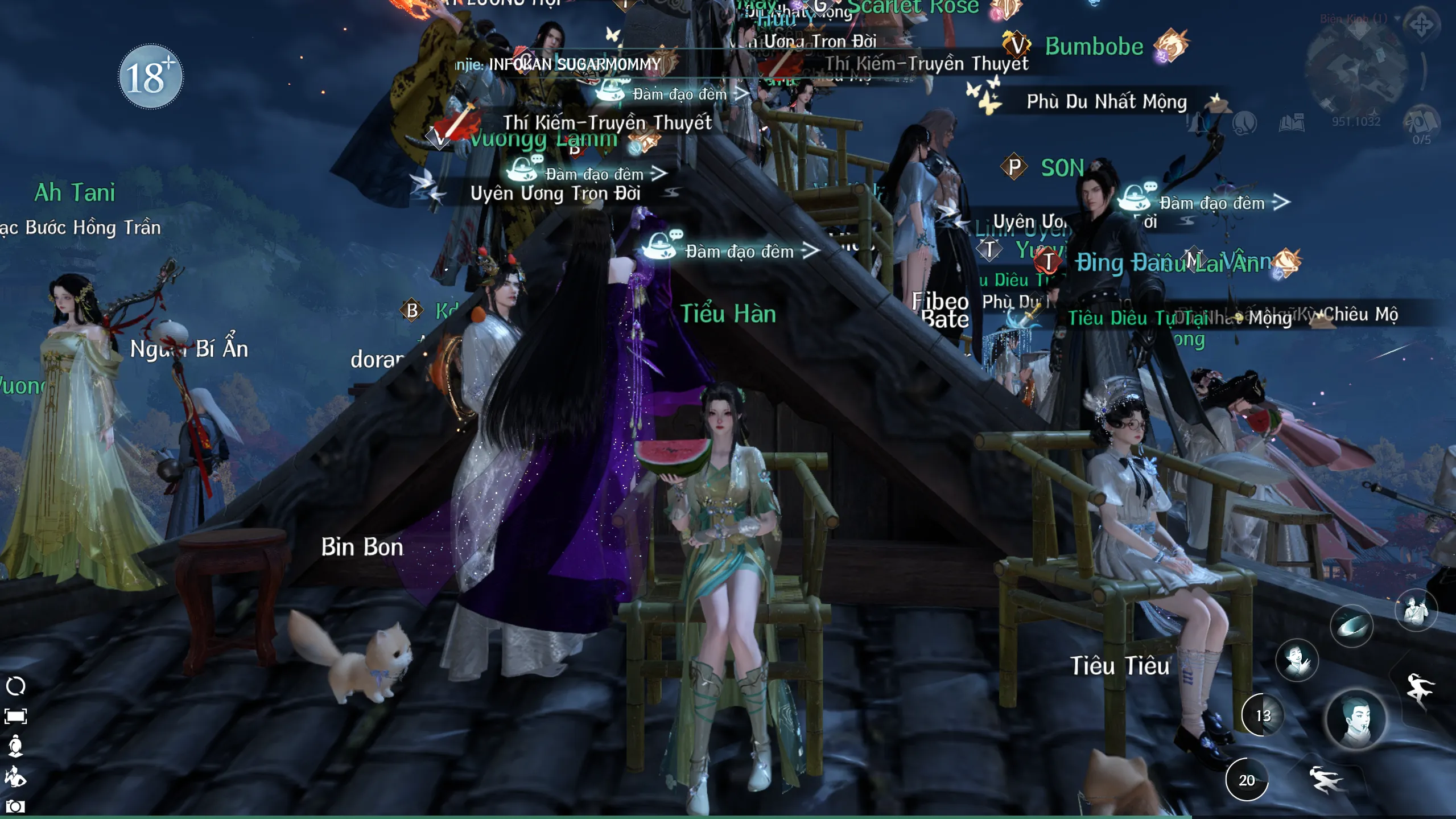Screen dimensions: 1456x819
Task: Select the face-in-circle icon below the minimap
Action: 1244,123
